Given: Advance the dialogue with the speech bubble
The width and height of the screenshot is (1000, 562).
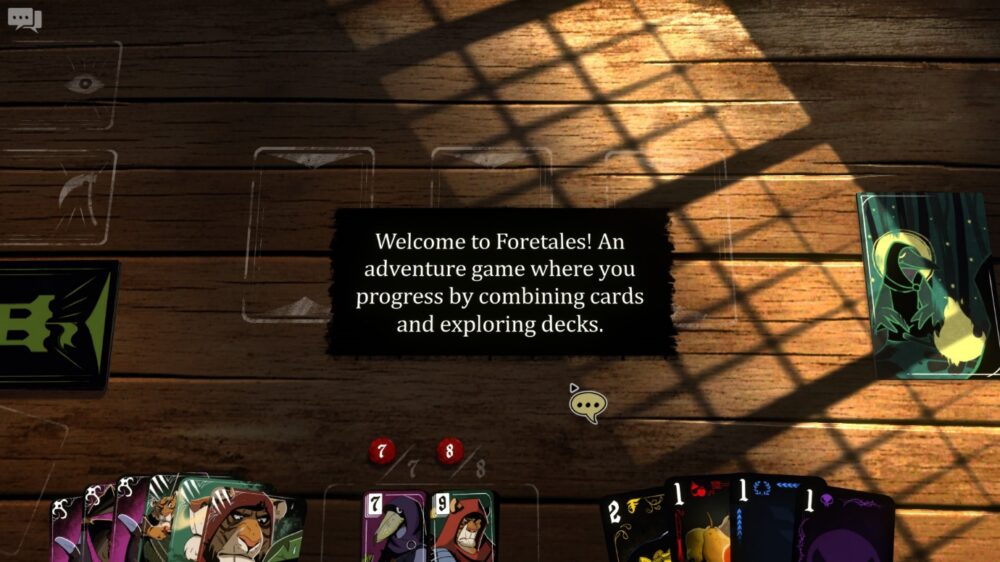Looking at the screenshot, I should point(588,404).
